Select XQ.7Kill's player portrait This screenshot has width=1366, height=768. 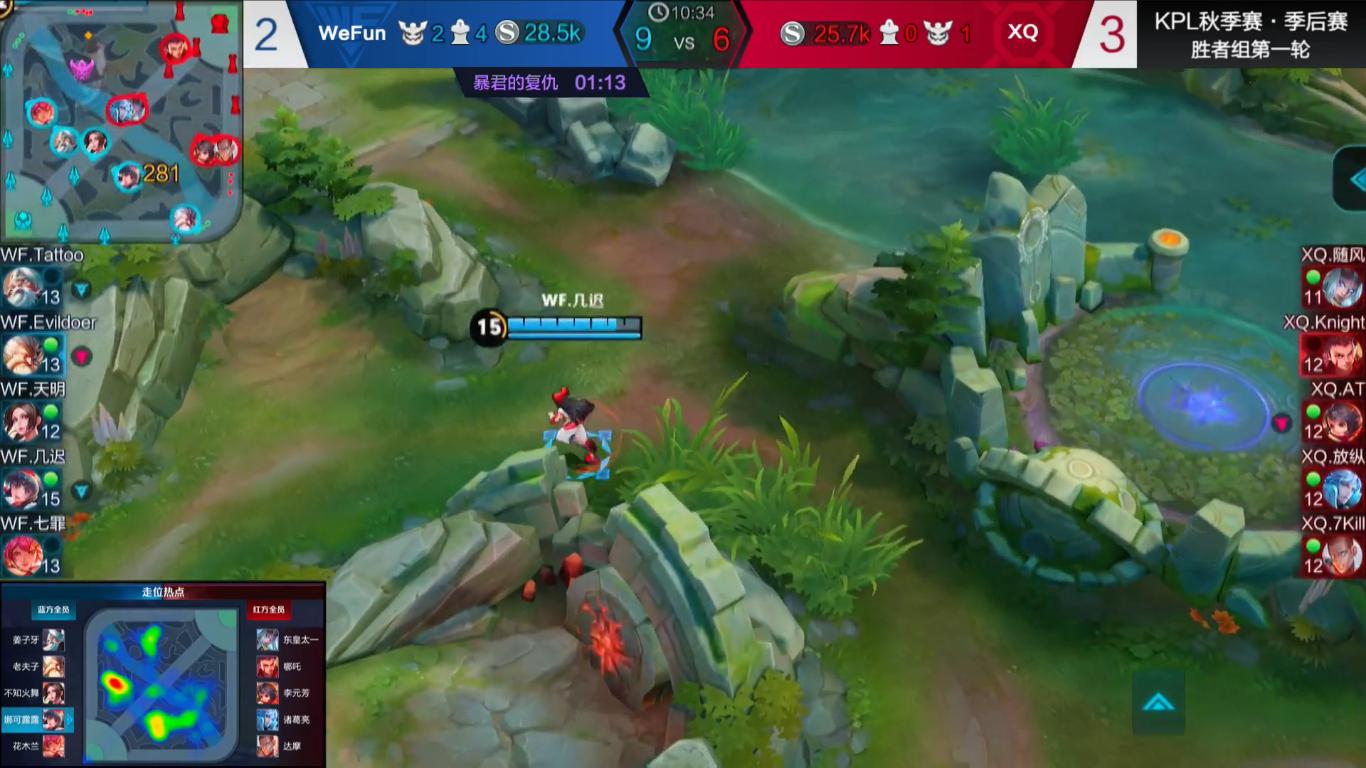pos(1342,555)
